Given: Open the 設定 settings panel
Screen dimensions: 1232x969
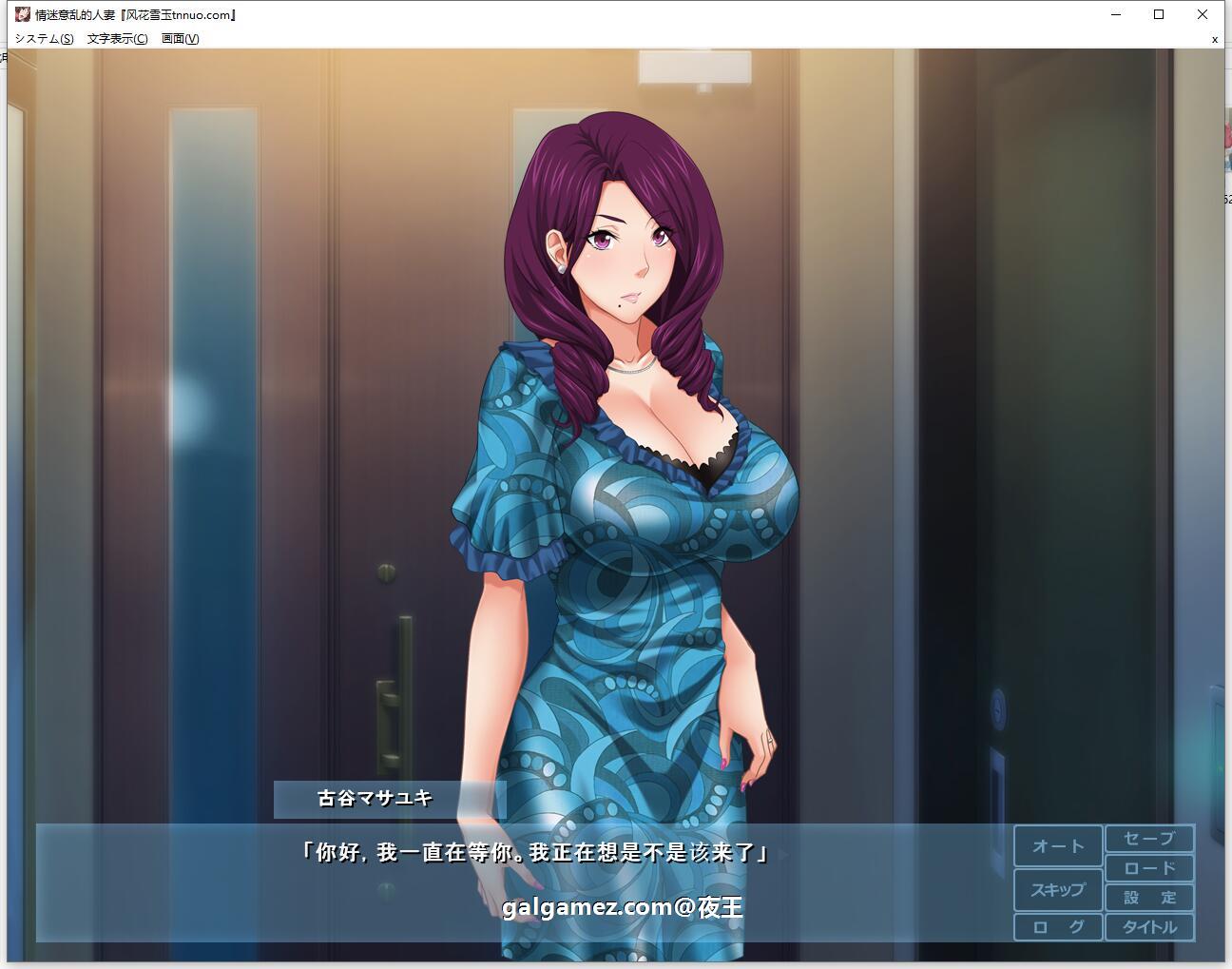Looking at the screenshot, I should pos(1149,896).
